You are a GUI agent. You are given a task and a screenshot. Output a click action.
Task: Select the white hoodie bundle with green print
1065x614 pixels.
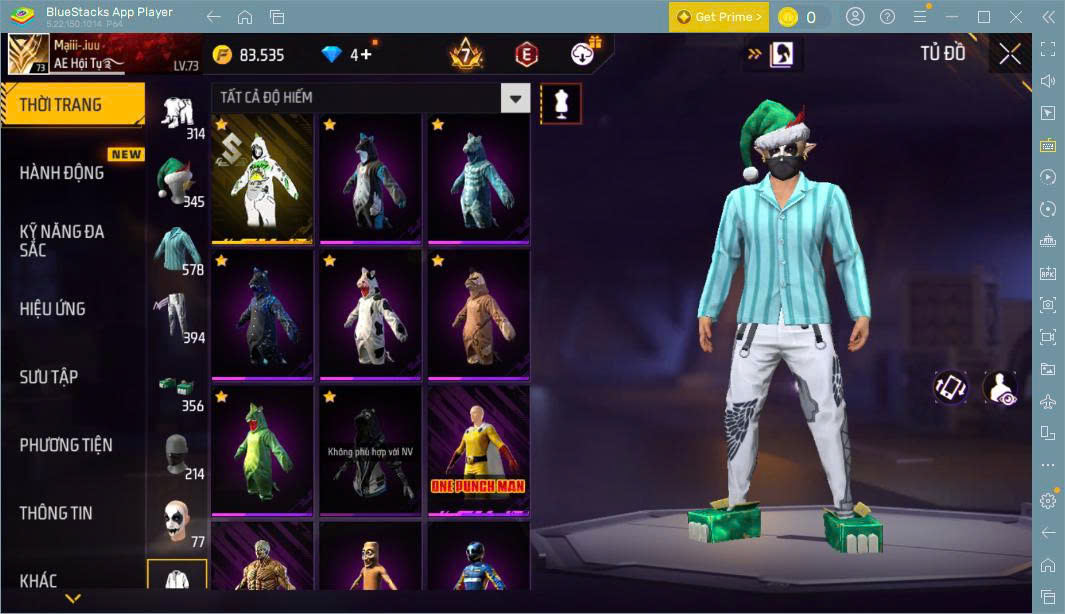(x=262, y=178)
